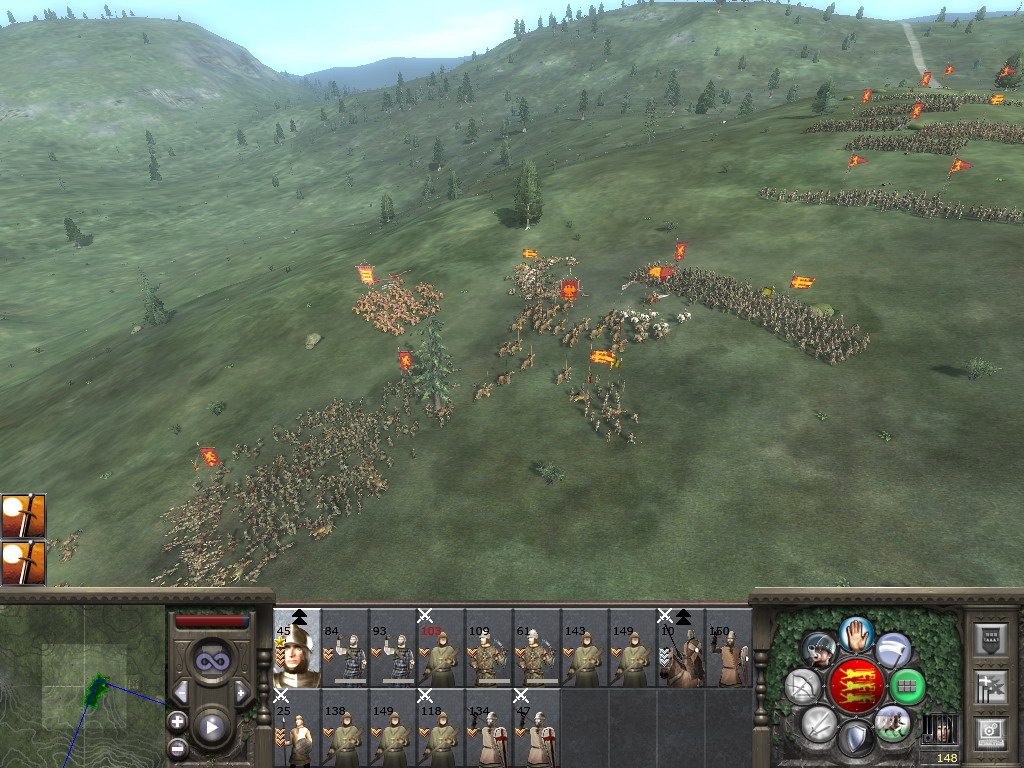Select the spearman unit card with 25 men

pyautogui.click(x=297, y=731)
